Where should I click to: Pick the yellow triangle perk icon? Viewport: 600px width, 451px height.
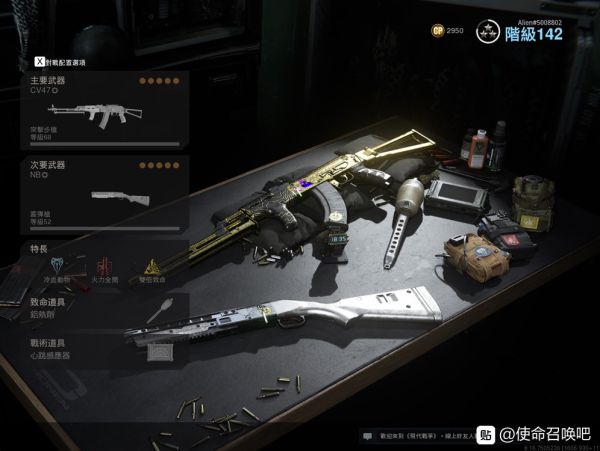pos(151,266)
